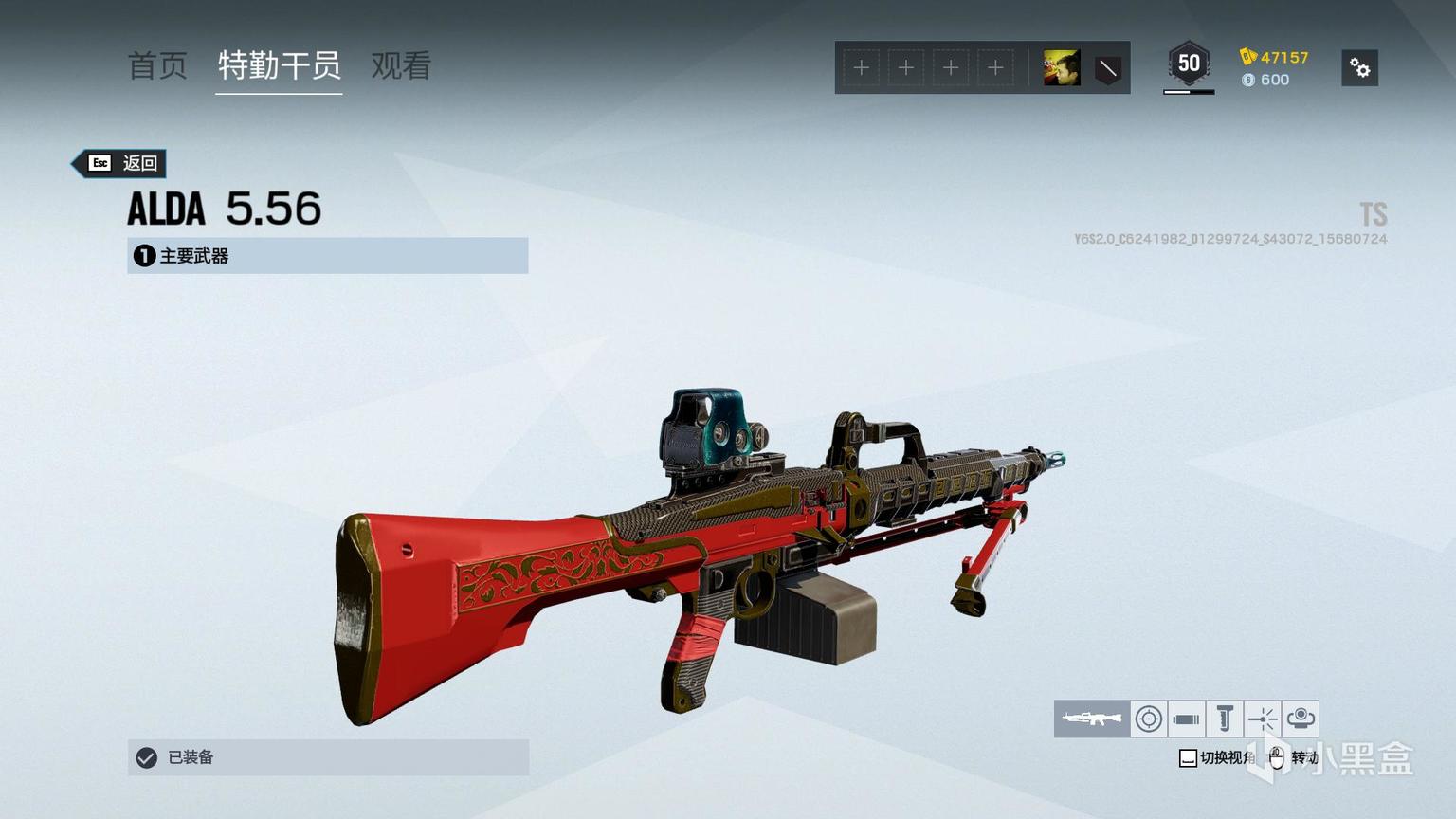Open the rank emblem next to avatar

click(1107, 68)
